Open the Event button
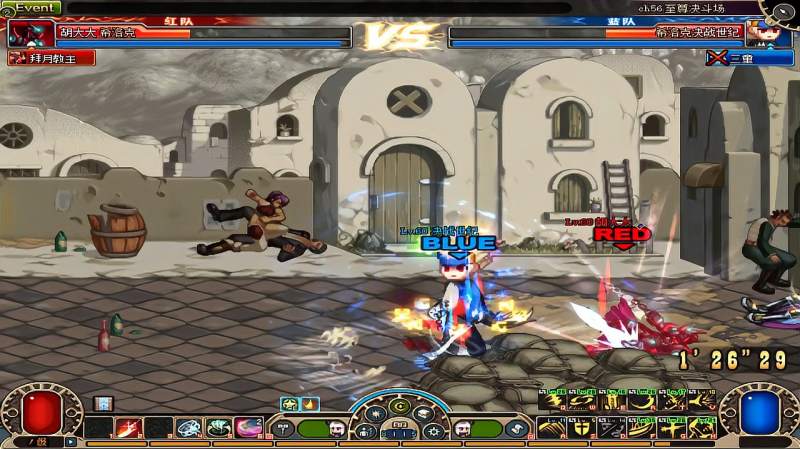This screenshot has width=800, height=449. click(30, 7)
